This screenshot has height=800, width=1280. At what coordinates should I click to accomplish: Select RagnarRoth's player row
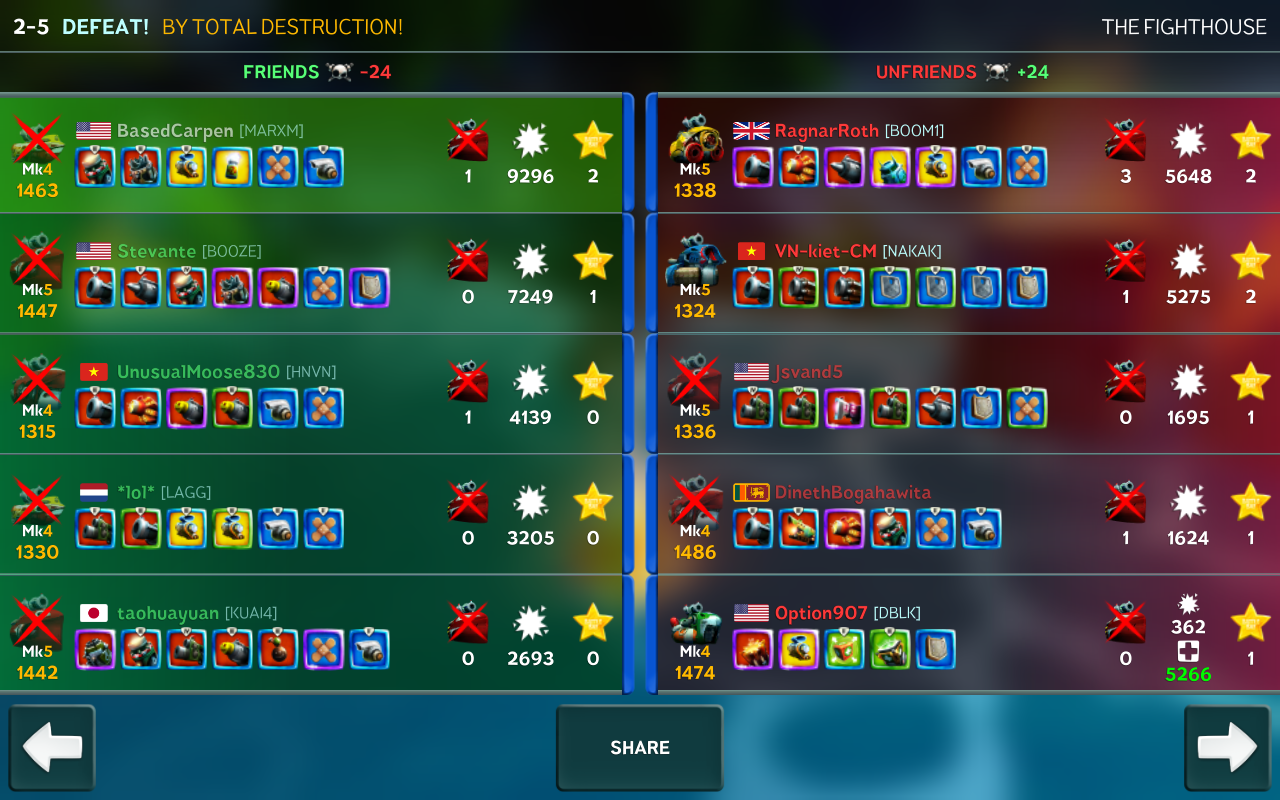pyautogui.click(x=965, y=154)
